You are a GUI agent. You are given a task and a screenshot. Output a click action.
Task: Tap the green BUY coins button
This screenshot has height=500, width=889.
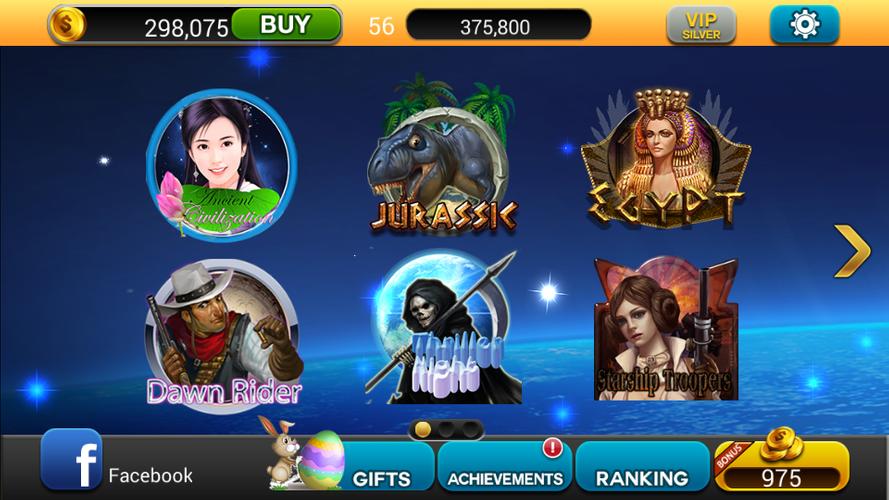(285, 25)
